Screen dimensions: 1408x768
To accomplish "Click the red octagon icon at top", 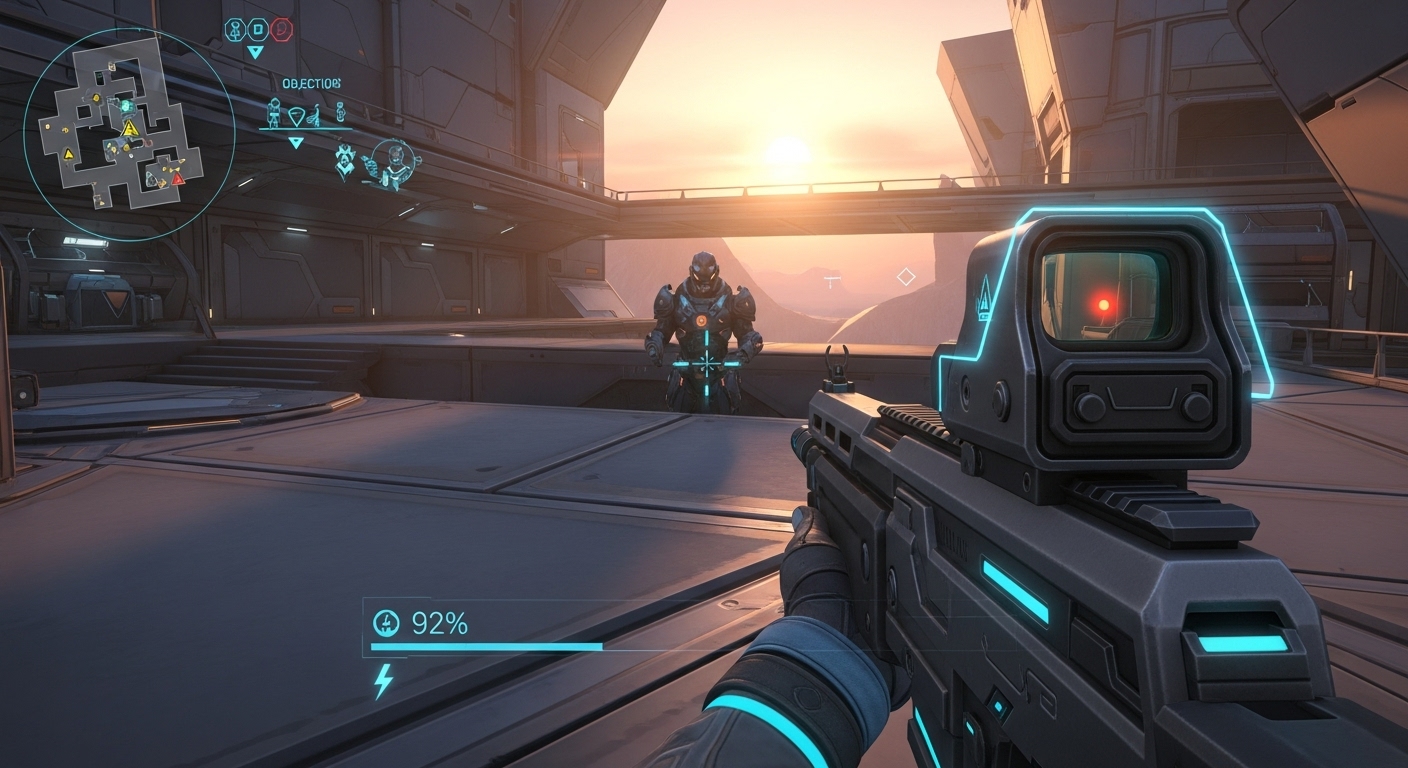I will pos(281,30).
